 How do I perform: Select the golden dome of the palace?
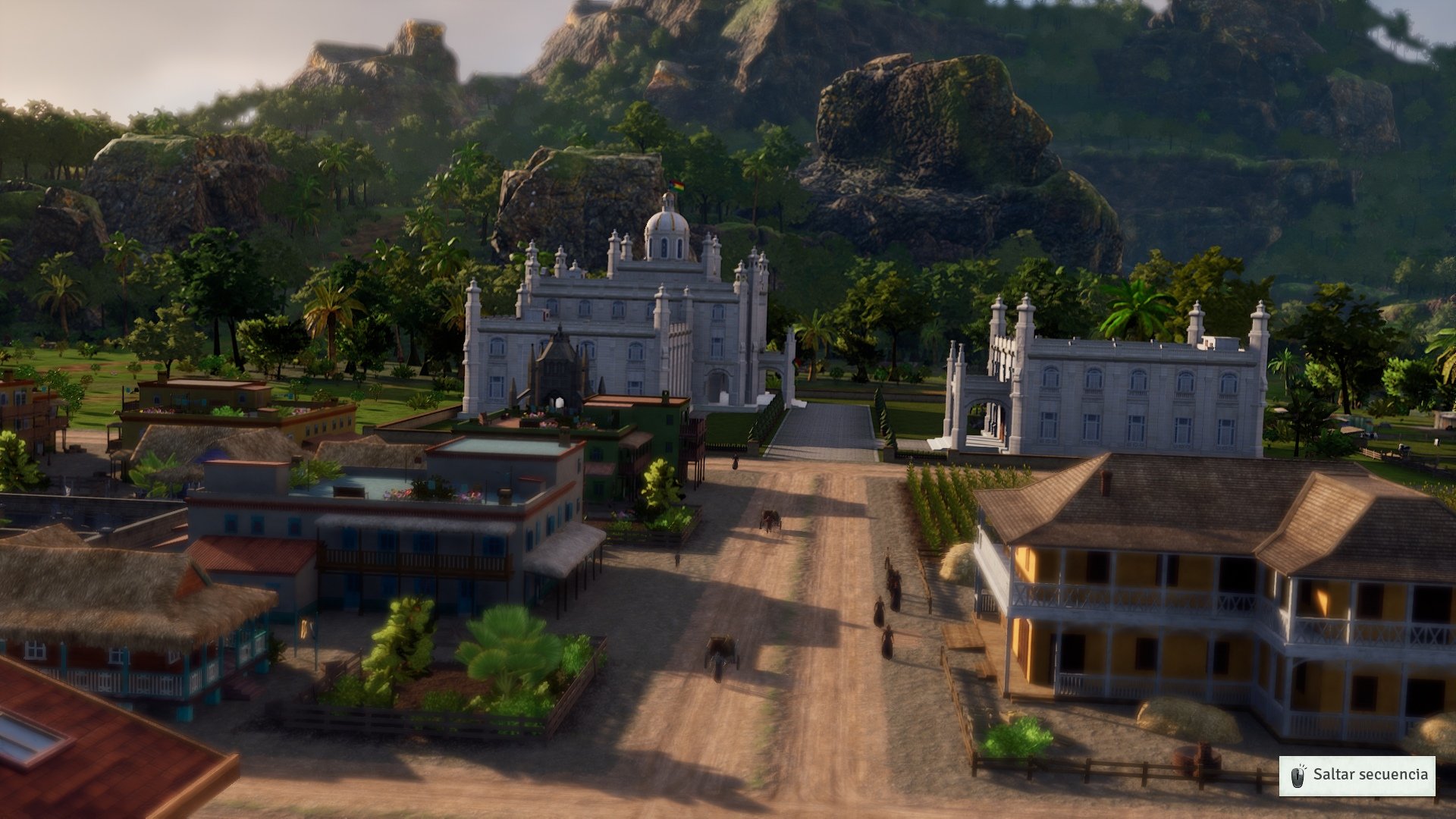tap(666, 224)
